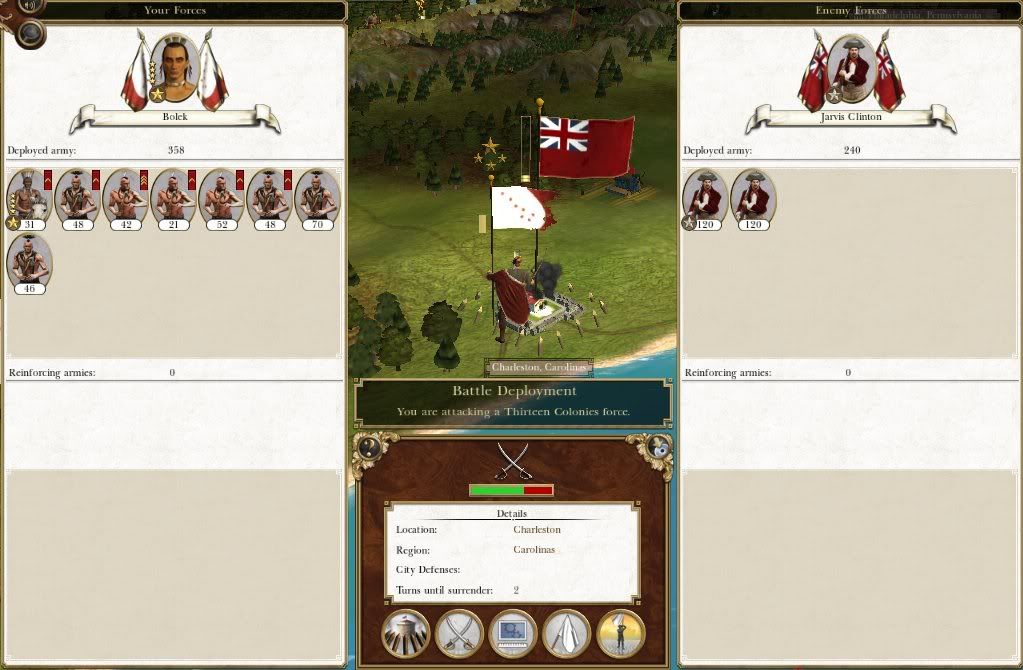Fight the battle with crossed swords button
This screenshot has height=670, width=1023.
(x=460, y=633)
